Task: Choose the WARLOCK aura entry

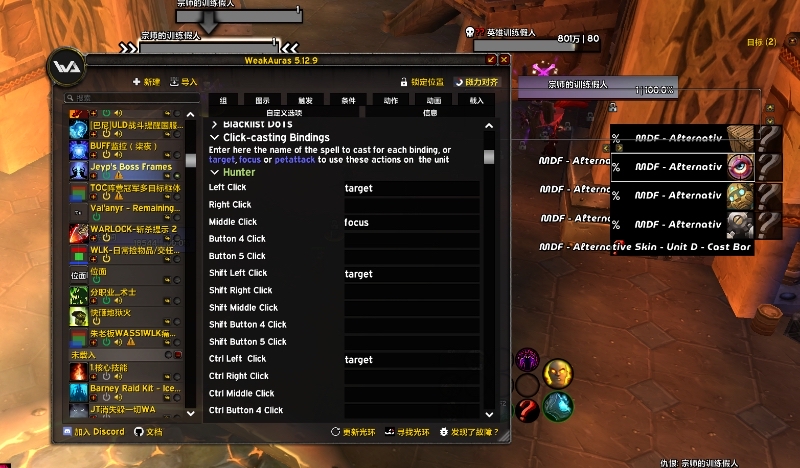Action: [132, 229]
